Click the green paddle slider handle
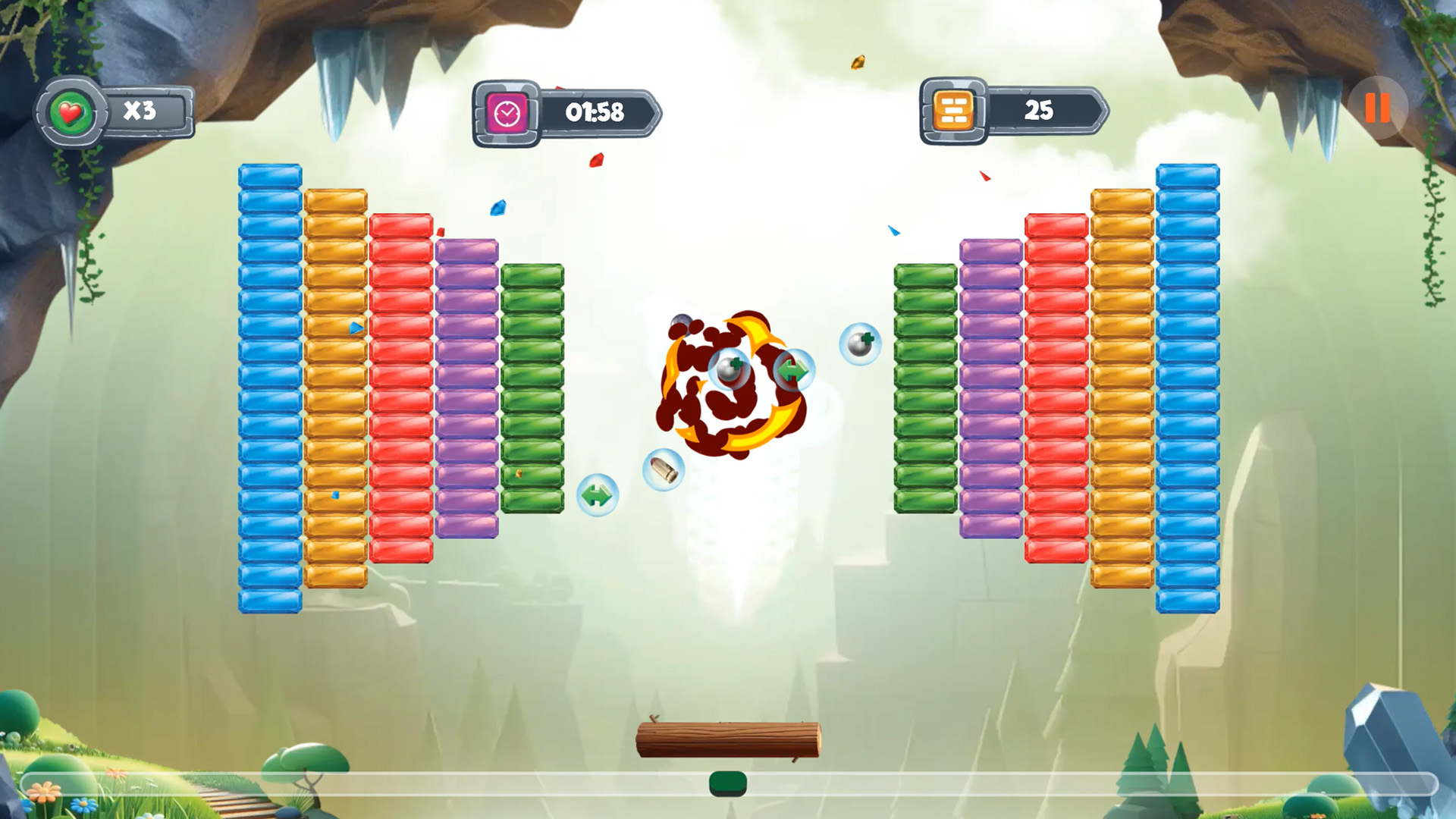1456x819 pixels. (x=728, y=783)
